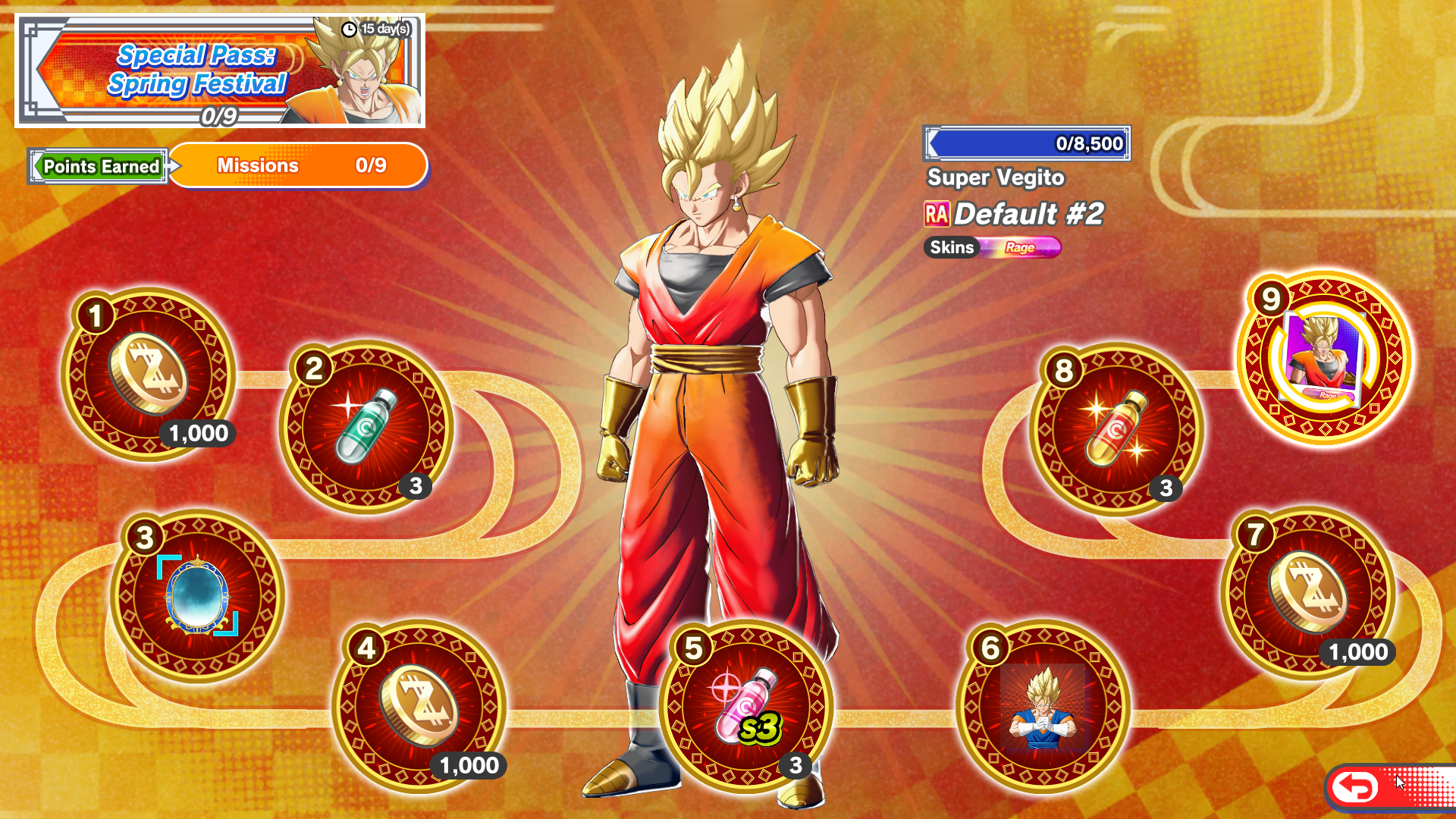Choose reward 8 gold capsule bottle
Image resolution: width=1456 pixels, height=819 pixels.
(x=1116, y=429)
